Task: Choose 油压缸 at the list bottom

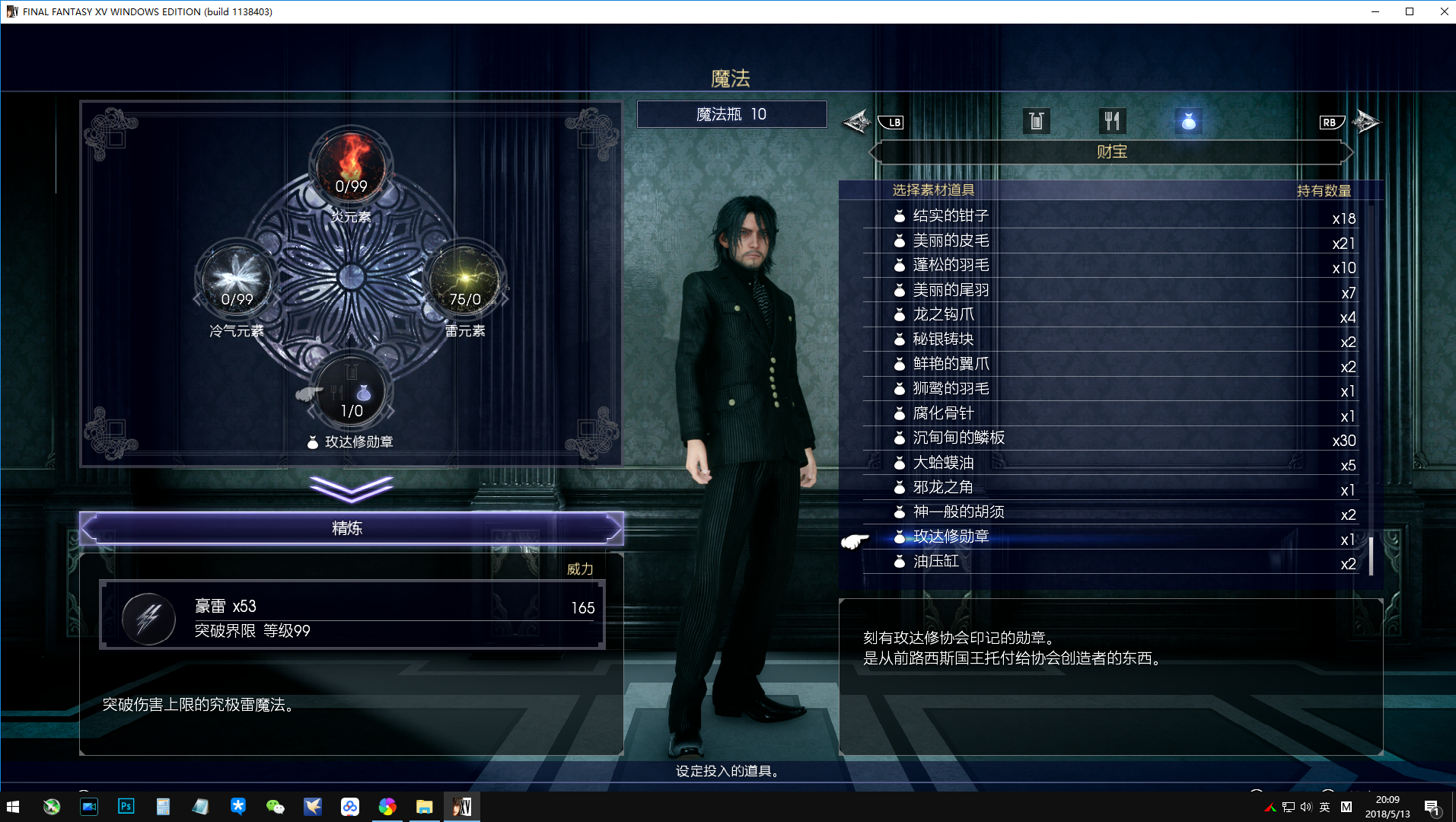Action: pyautogui.click(x=935, y=562)
